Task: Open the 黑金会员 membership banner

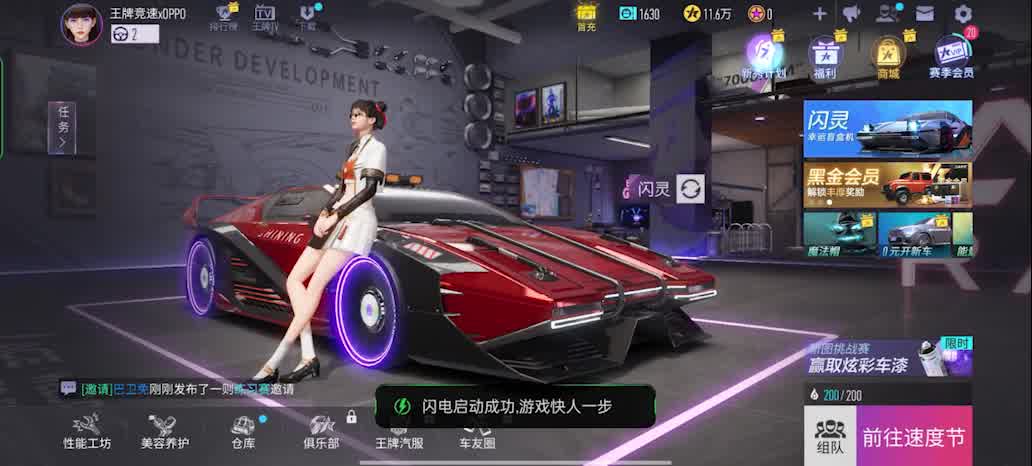Action: click(887, 184)
